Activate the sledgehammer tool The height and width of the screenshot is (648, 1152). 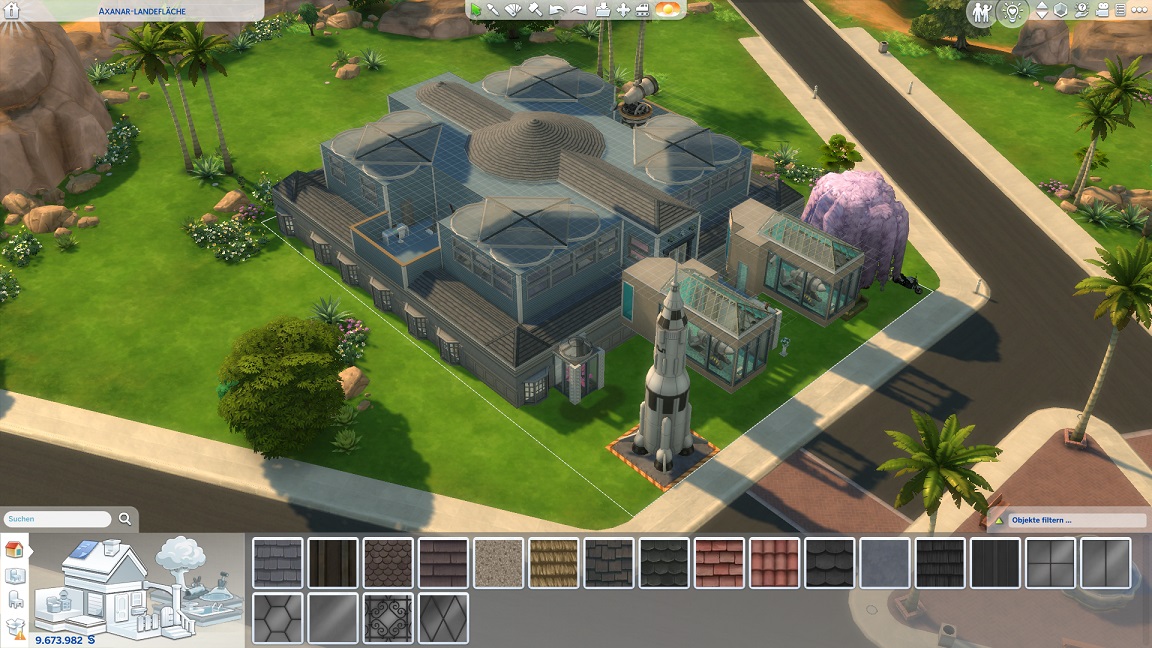point(535,10)
